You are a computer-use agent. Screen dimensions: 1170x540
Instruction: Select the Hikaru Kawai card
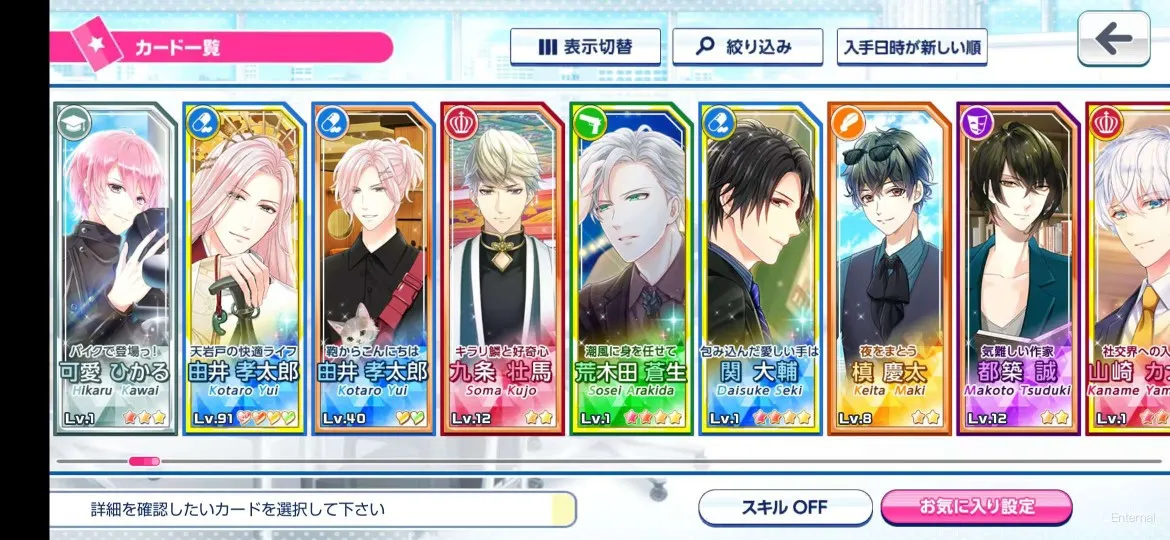[115, 270]
